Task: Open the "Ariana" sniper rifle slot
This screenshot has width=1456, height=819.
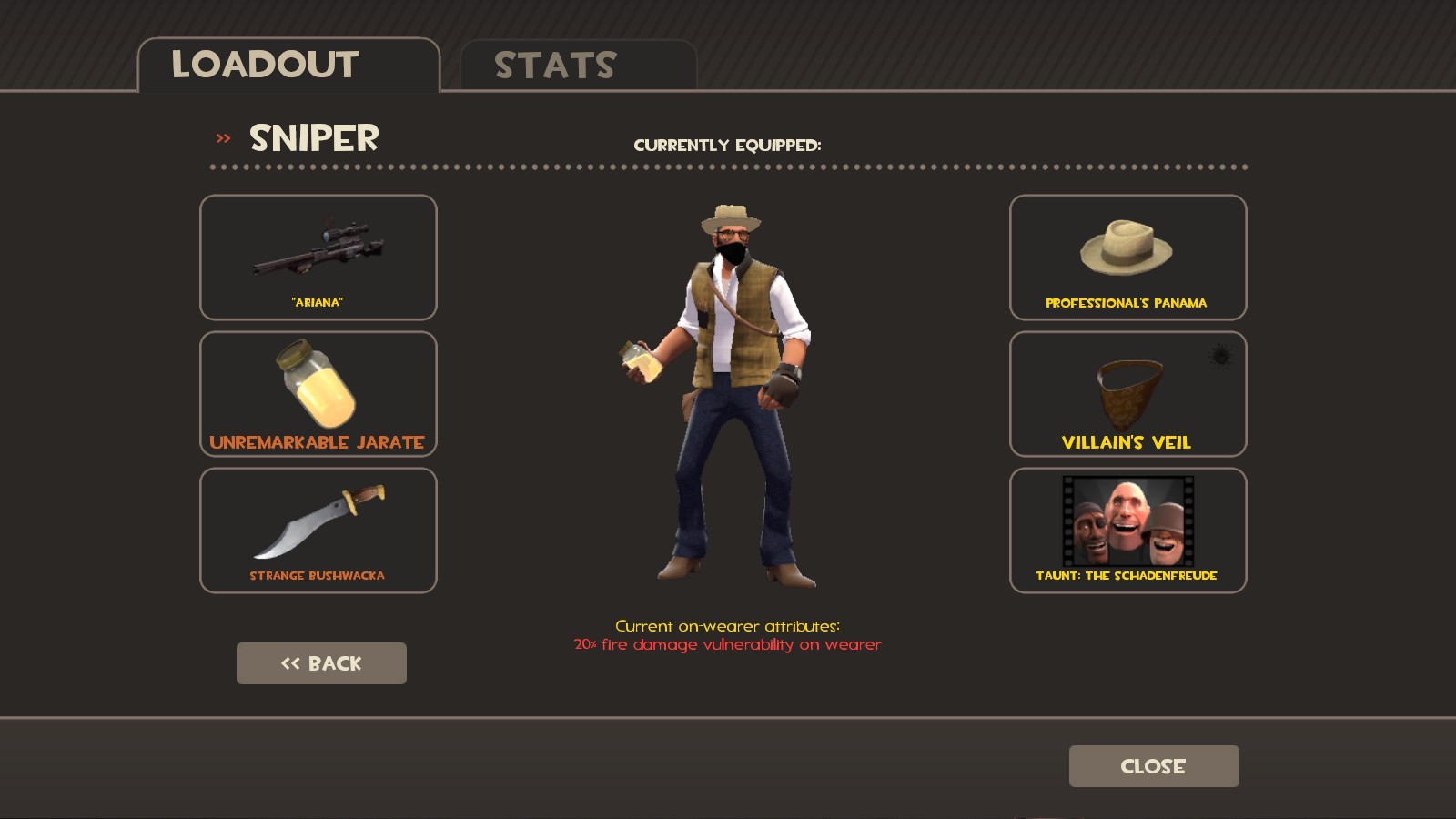Action: (x=318, y=258)
